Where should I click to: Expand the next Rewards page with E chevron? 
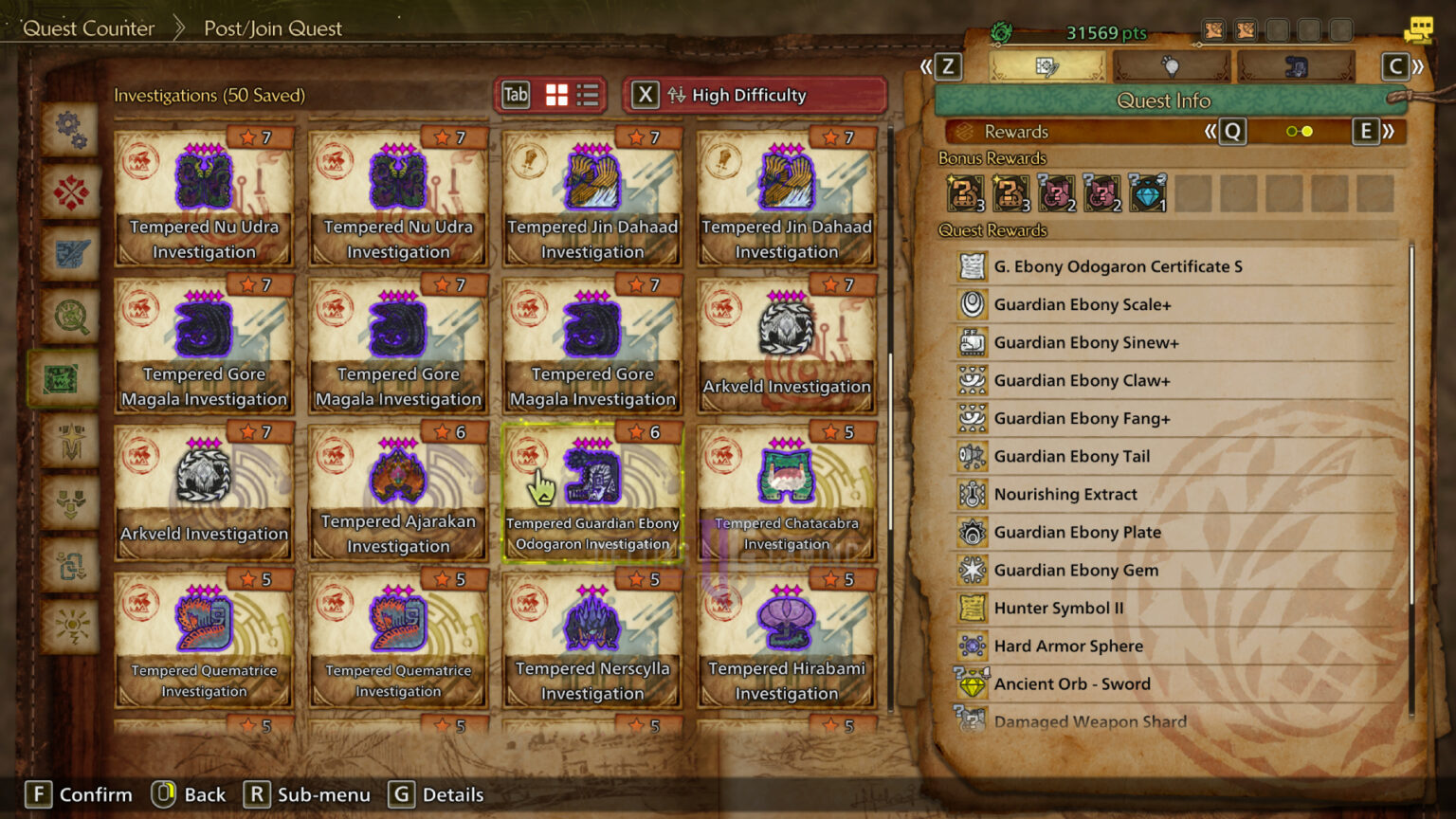point(1367,132)
